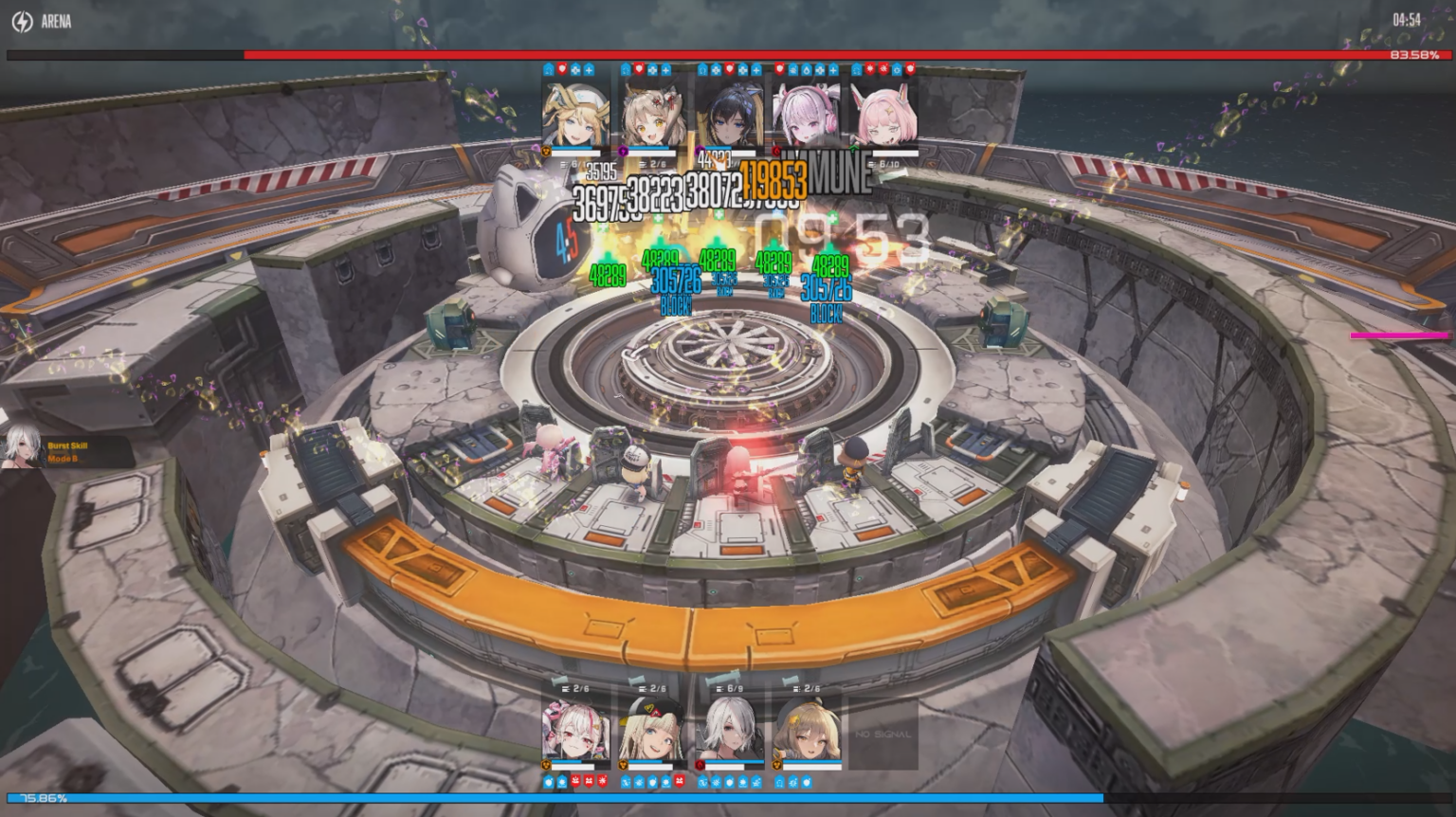Click the green wind element arrow on fifth enemy
This screenshot has height=817, width=1456.
point(853,152)
